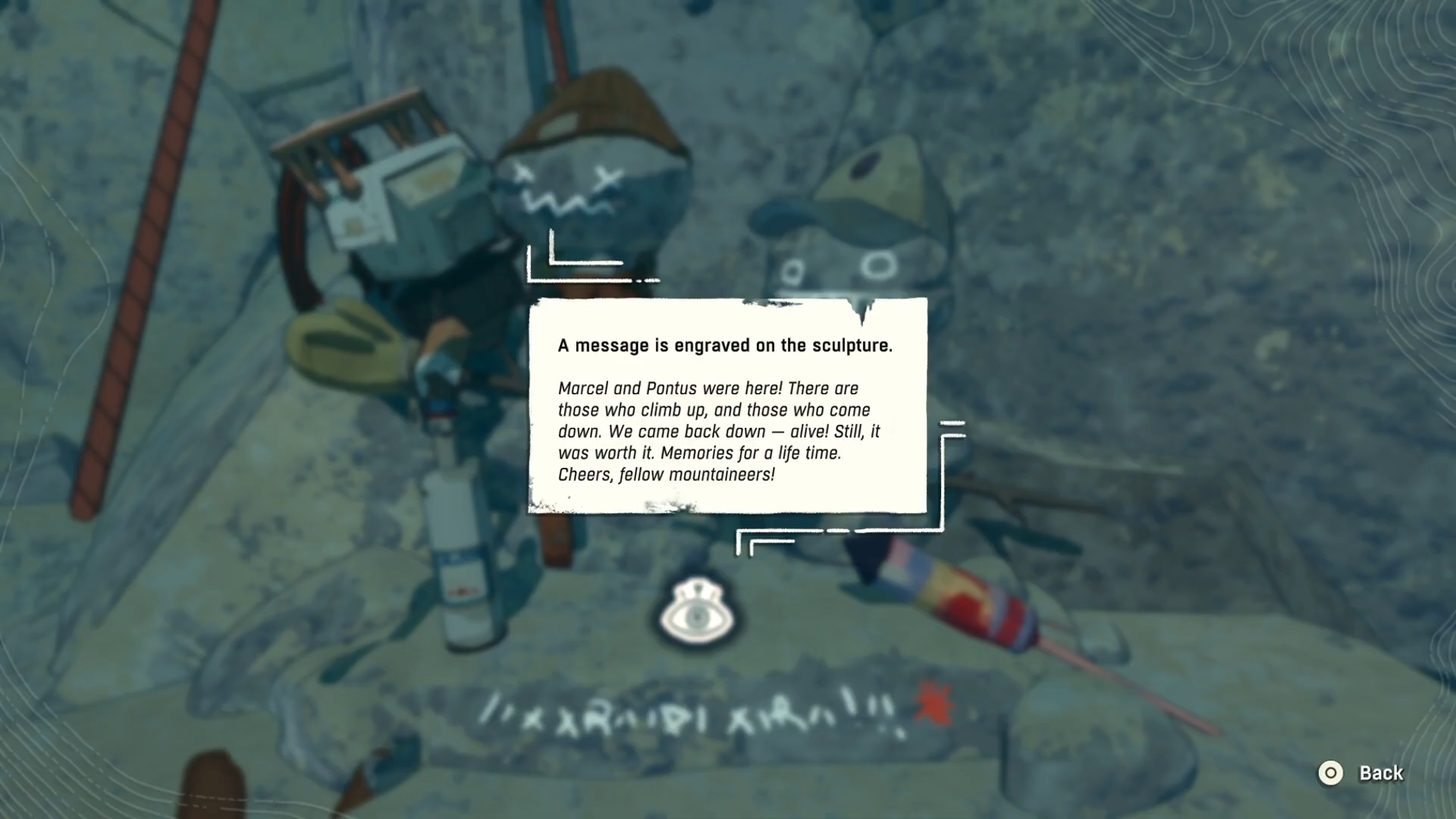Viewport: 1456px width, 819px height.
Task: Click the circle button icon beside Back
Action: pos(1330,773)
